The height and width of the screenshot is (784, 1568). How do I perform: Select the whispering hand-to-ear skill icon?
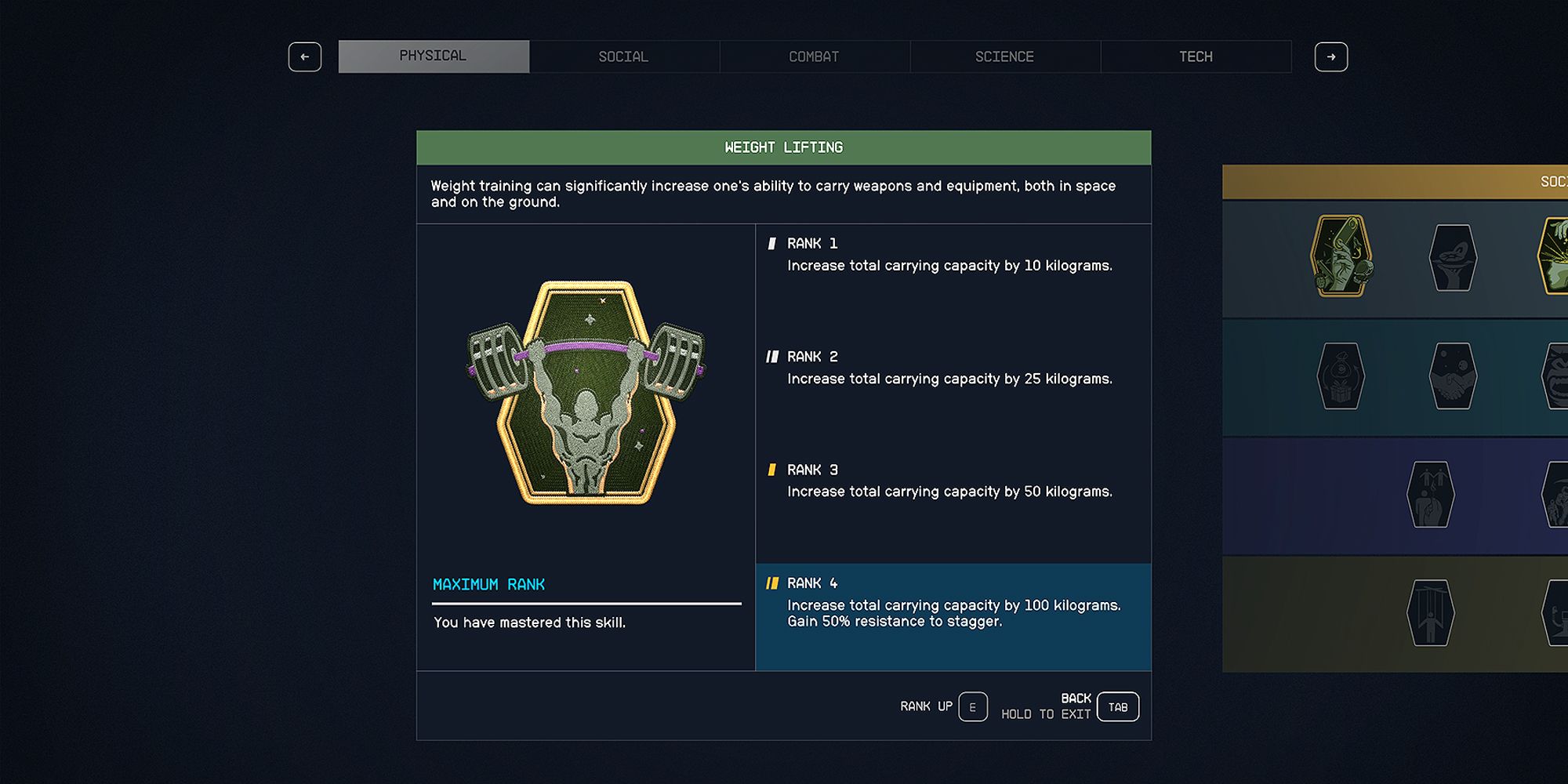1453,256
